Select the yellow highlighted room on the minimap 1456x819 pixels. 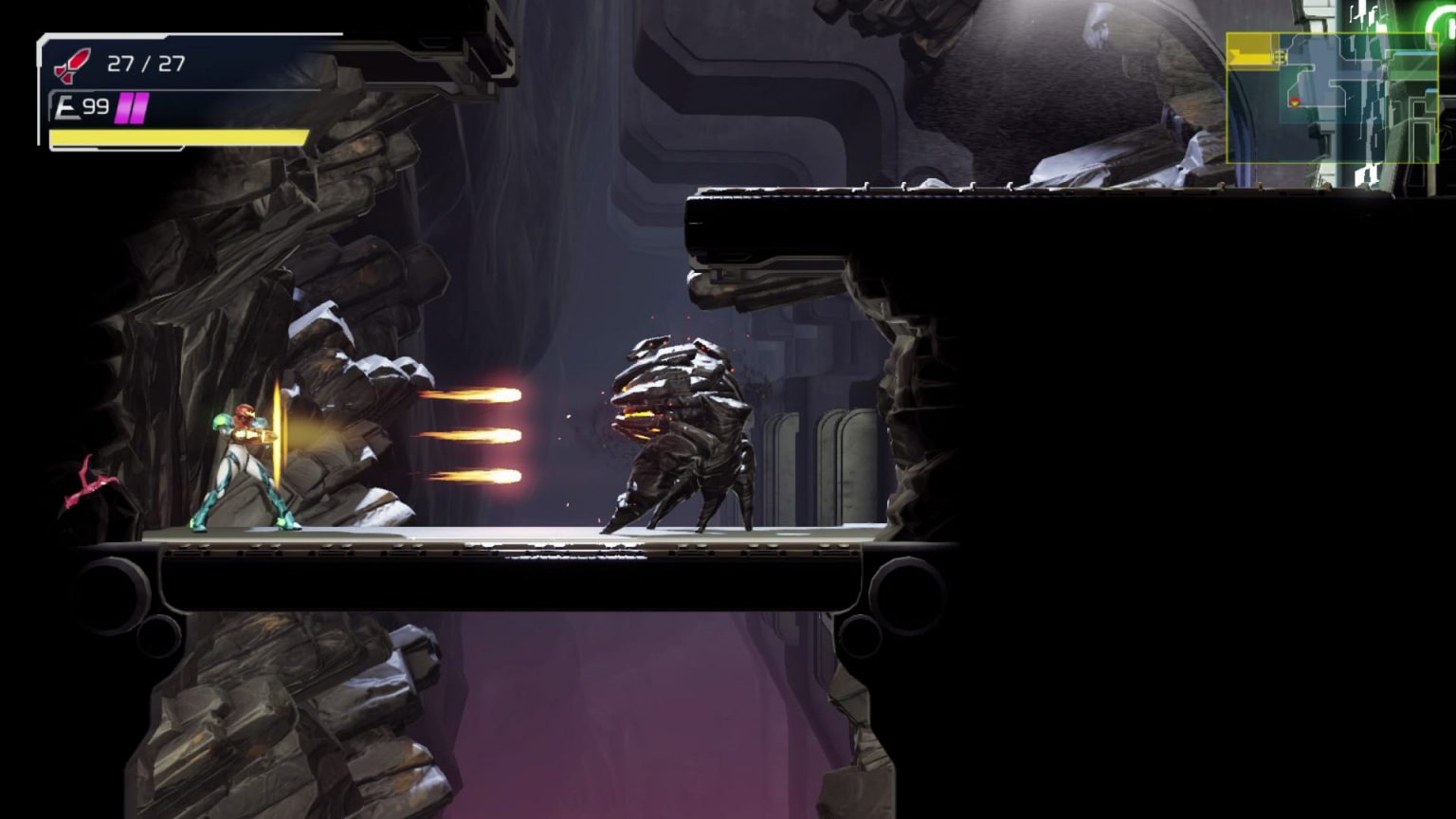pyautogui.click(x=1251, y=49)
